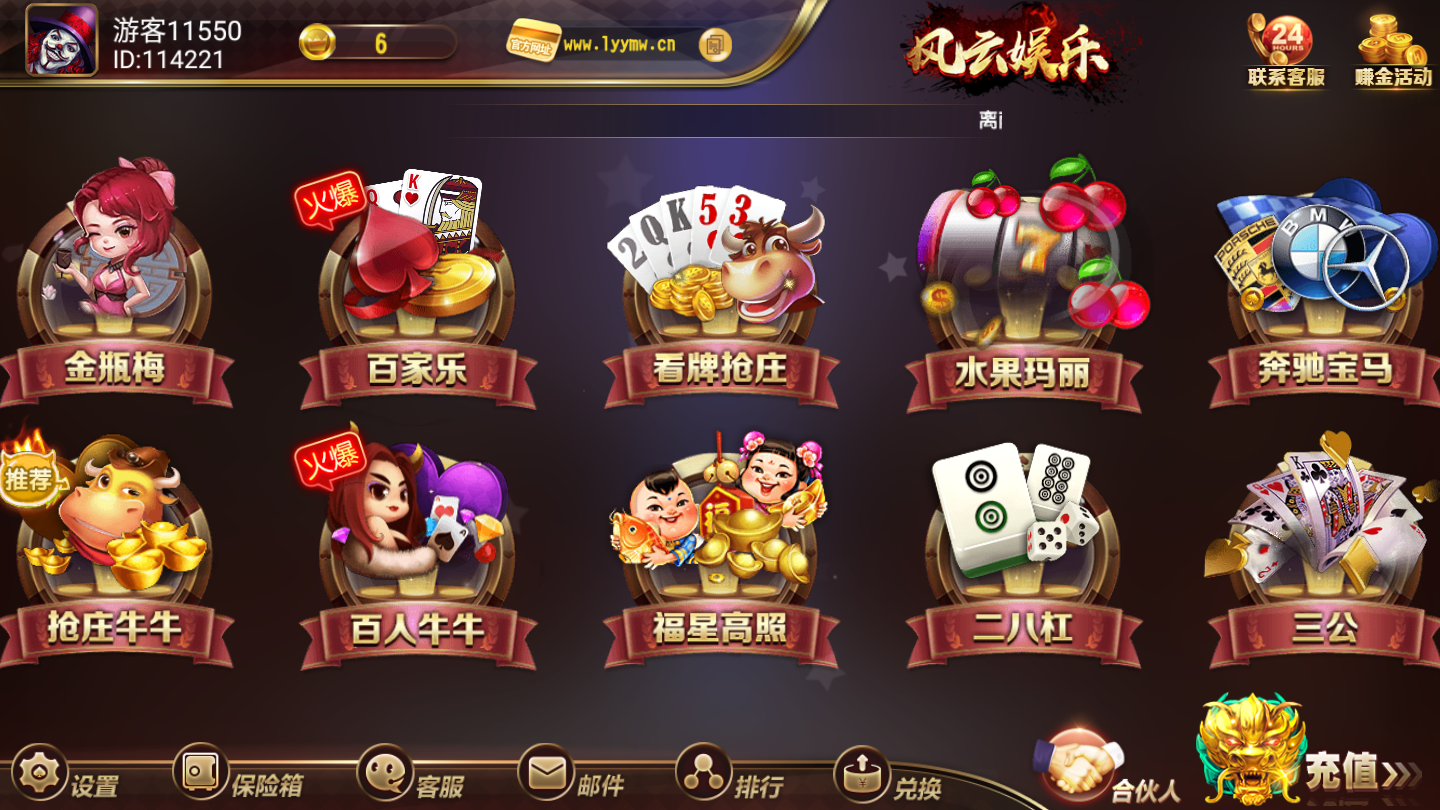Play the 水果玛丽 fruit slot game
Image resolution: width=1440 pixels, height=810 pixels.
(1020, 280)
